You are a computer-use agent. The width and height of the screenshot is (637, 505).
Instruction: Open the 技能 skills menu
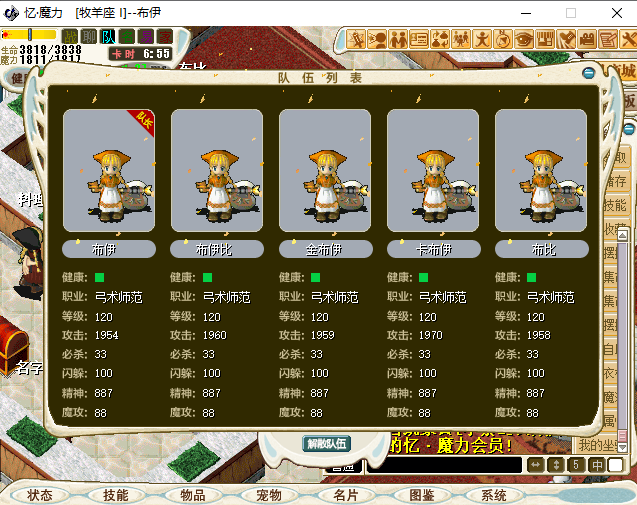[x=115, y=495]
